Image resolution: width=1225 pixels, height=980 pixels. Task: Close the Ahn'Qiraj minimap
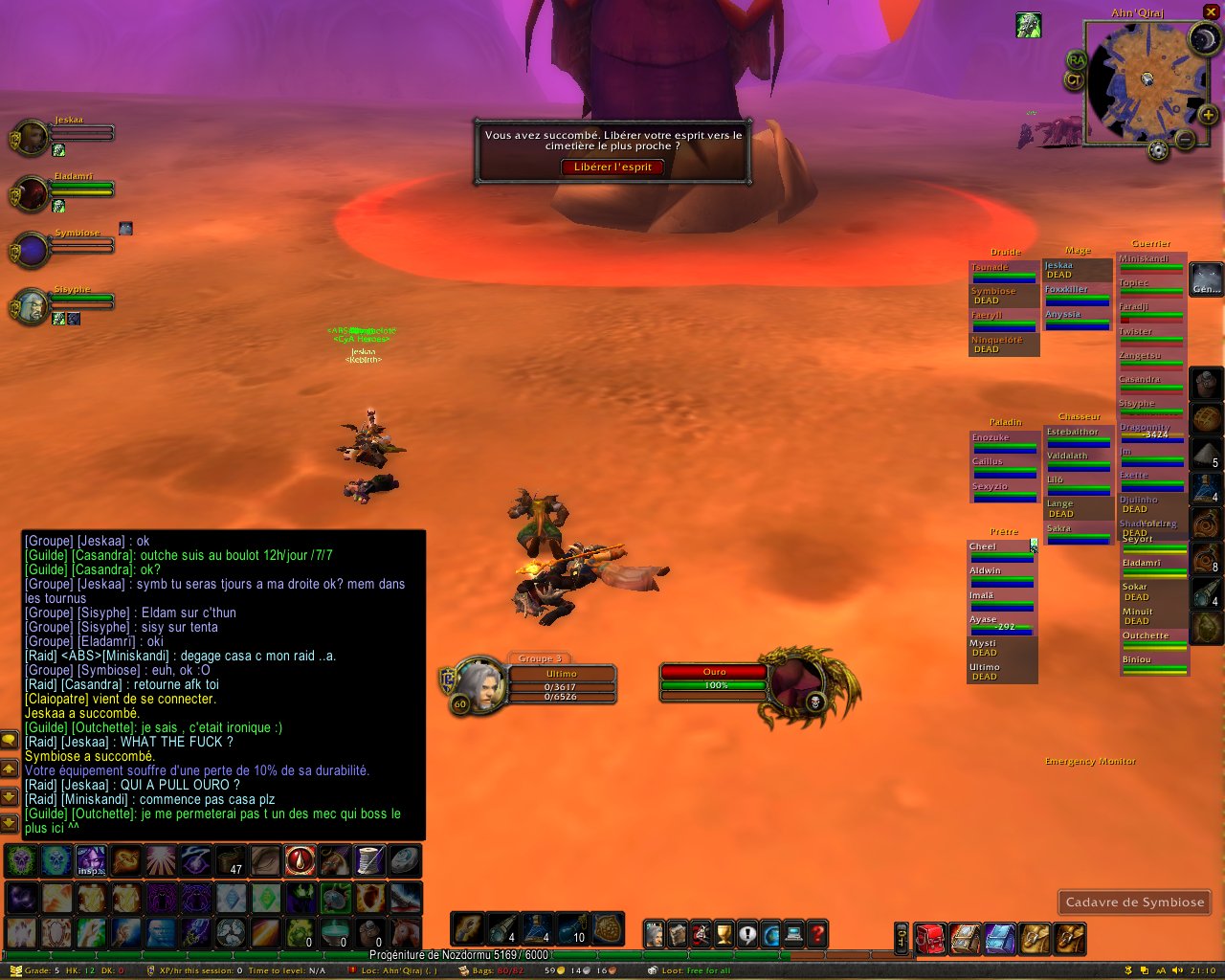(1211, 12)
